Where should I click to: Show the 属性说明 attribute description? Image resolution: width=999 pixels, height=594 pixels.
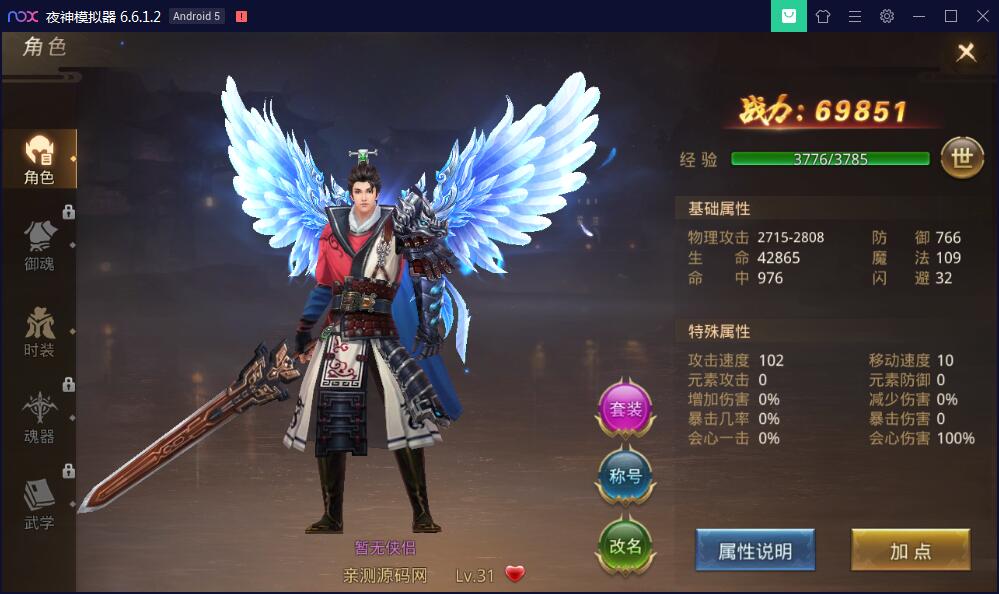(755, 551)
